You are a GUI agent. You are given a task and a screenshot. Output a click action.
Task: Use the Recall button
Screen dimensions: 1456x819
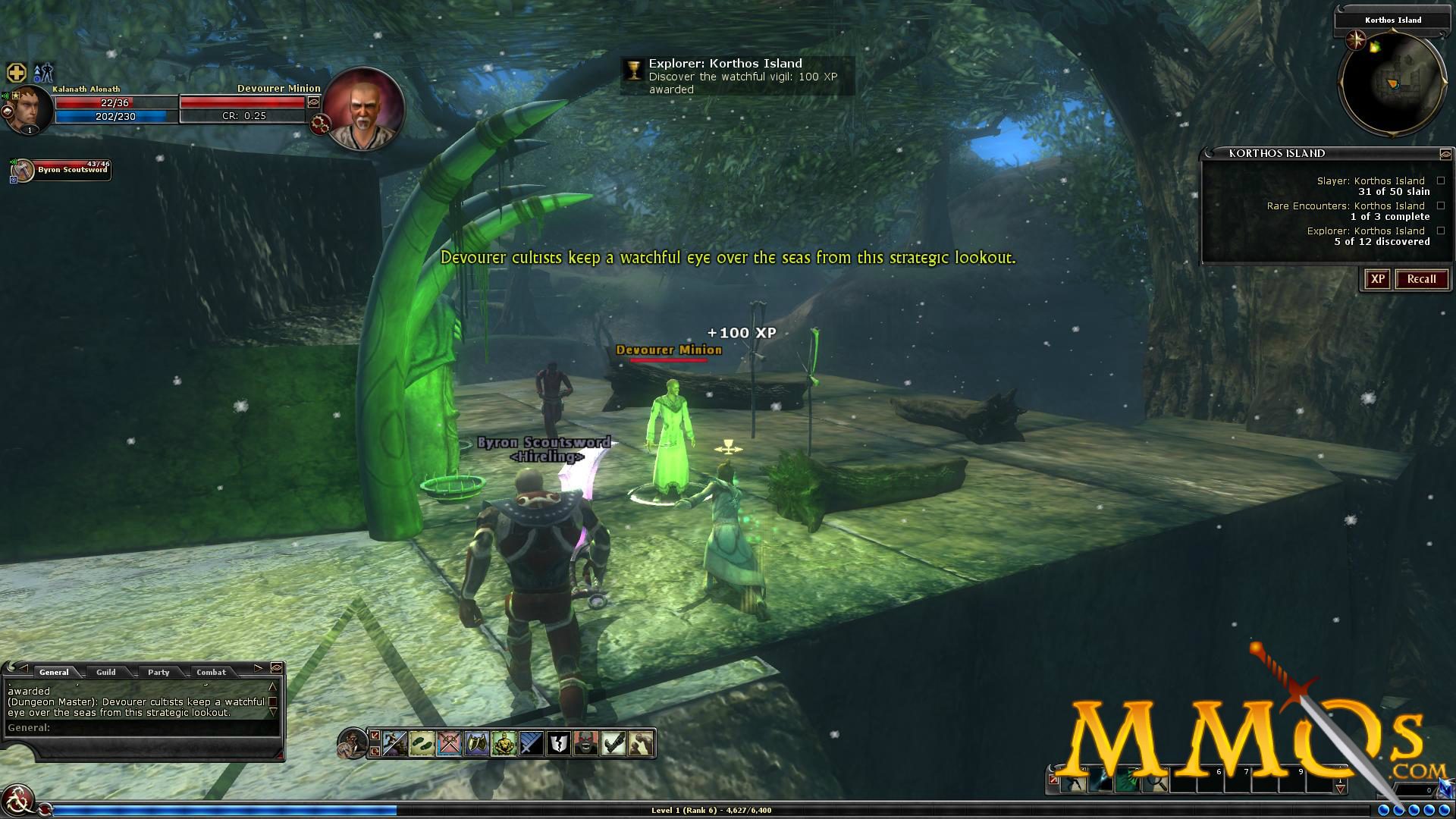pos(1421,279)
